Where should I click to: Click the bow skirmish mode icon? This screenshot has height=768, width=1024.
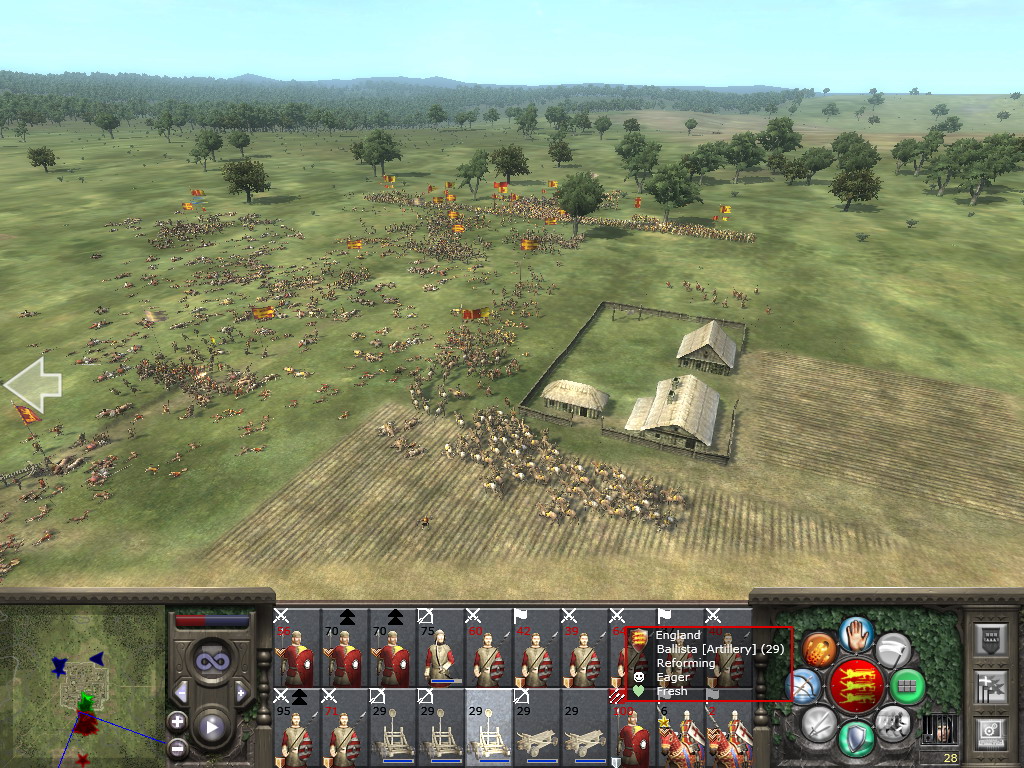pos(805,686)
